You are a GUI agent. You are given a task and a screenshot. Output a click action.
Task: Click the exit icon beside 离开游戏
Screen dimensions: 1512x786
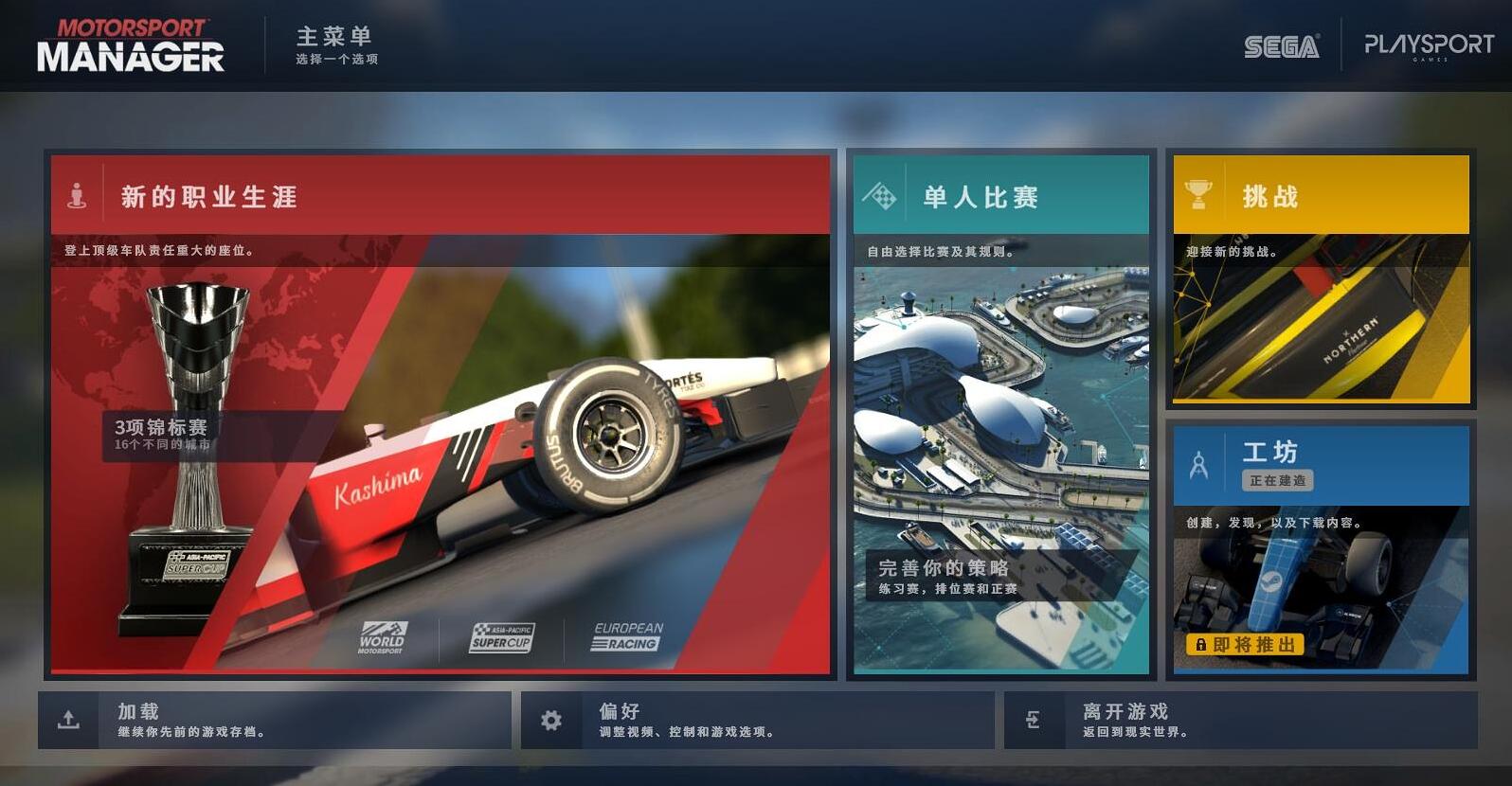point(1035,719)
